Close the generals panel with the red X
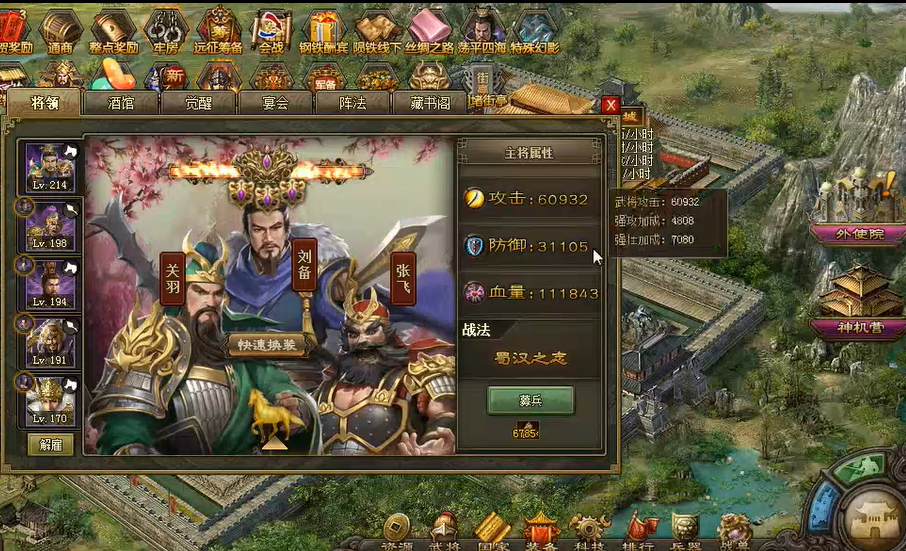Screen dimensions: 906x551 click(610, 105)
